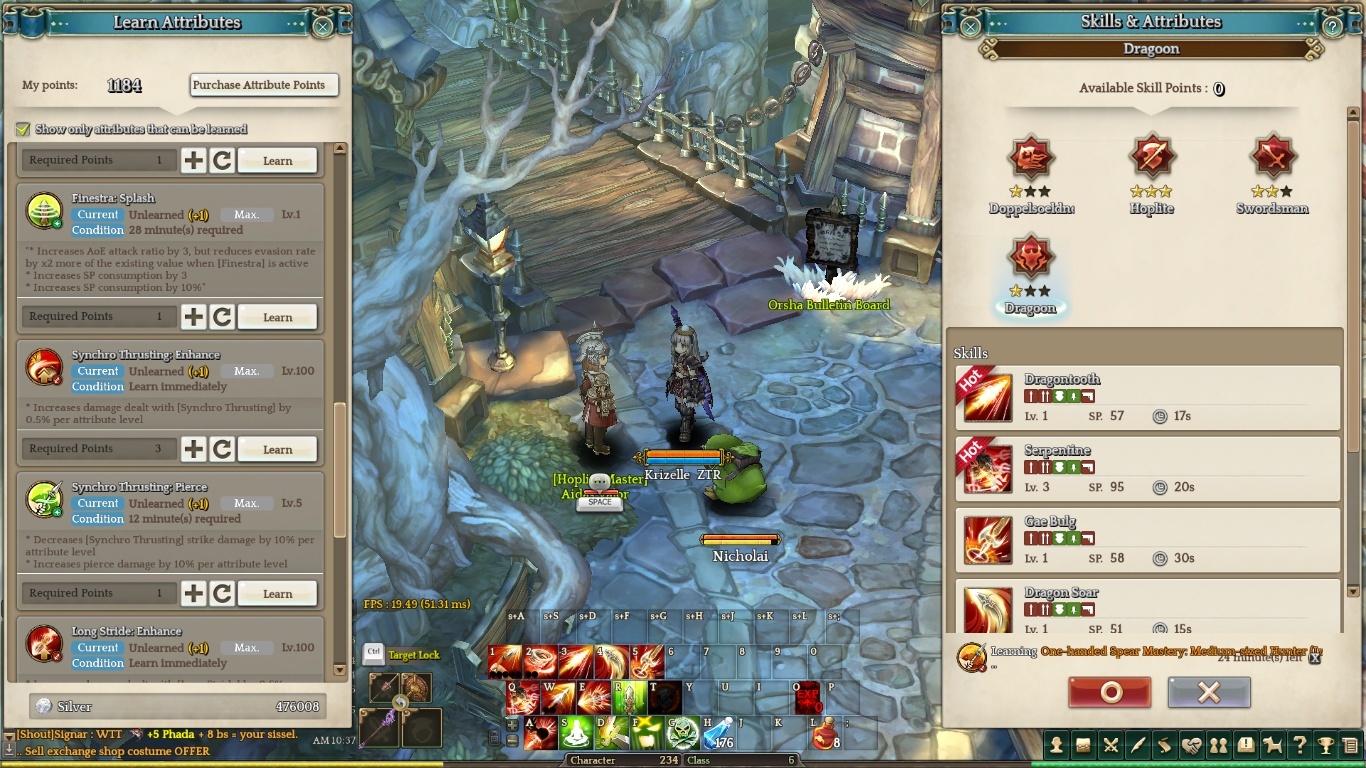Screen dimensions: 1366x768
Task: Learn Synchro Thrusting: Enhance attribute
Action: tap(277, 449)
